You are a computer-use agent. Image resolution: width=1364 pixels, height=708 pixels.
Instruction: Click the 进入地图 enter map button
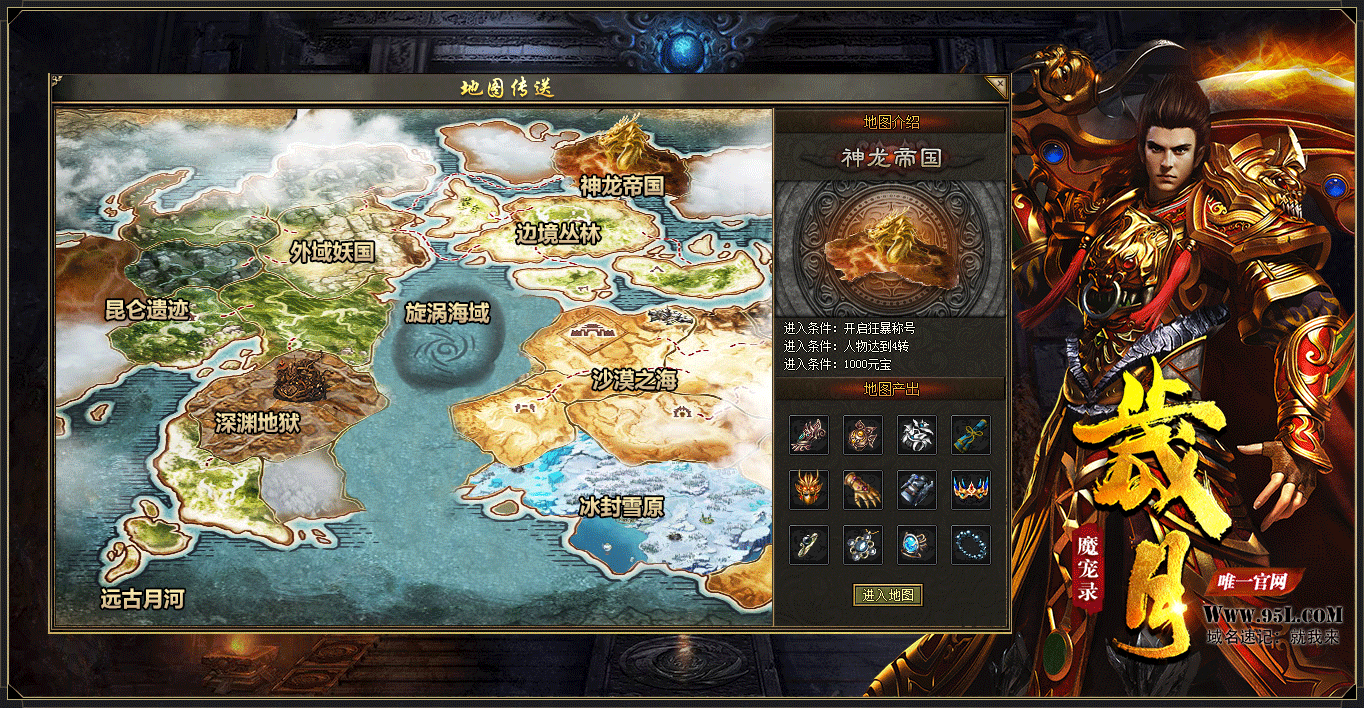[x=887, y=595]
